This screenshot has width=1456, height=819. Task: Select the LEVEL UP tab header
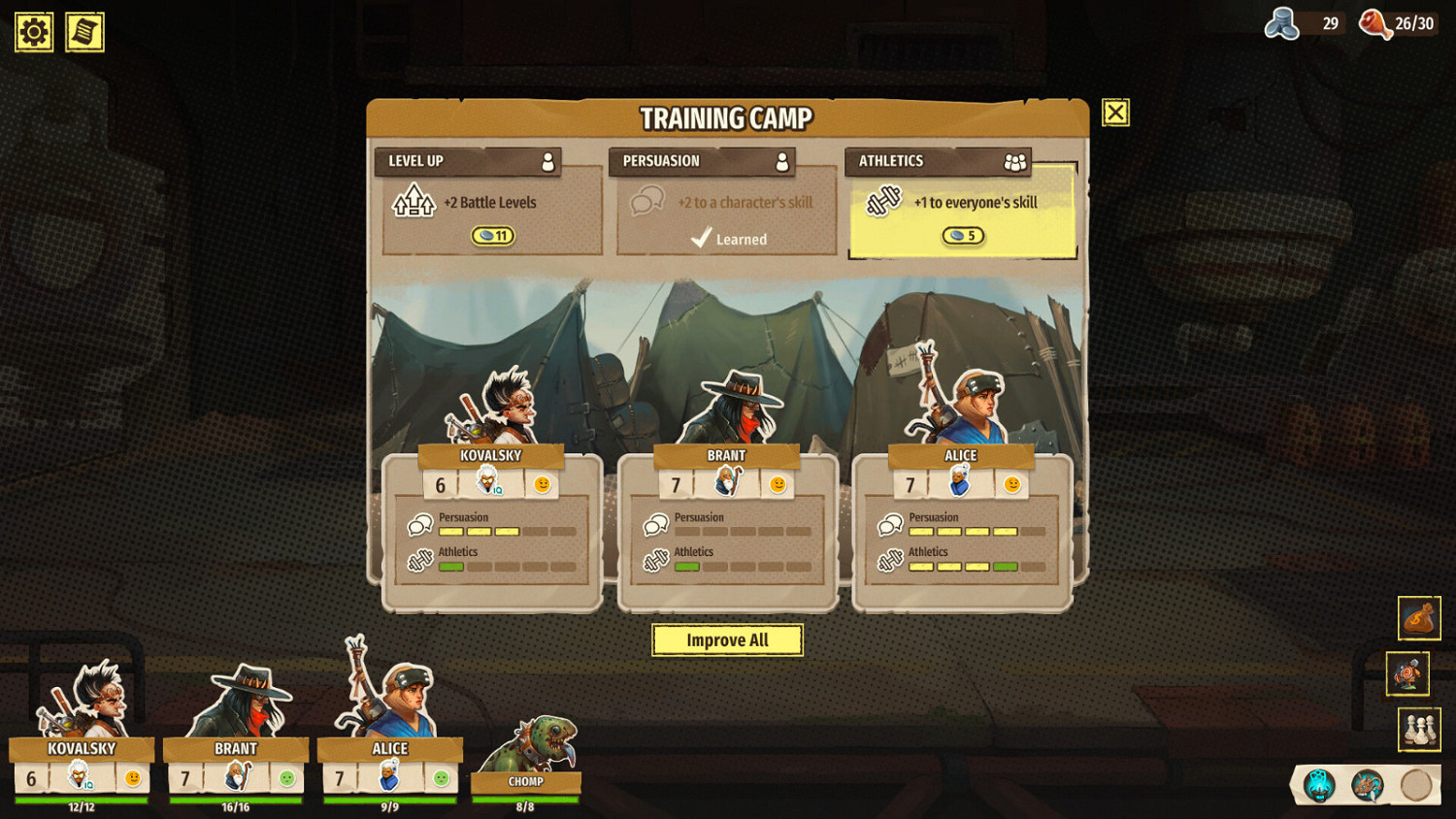click(469, 161)
